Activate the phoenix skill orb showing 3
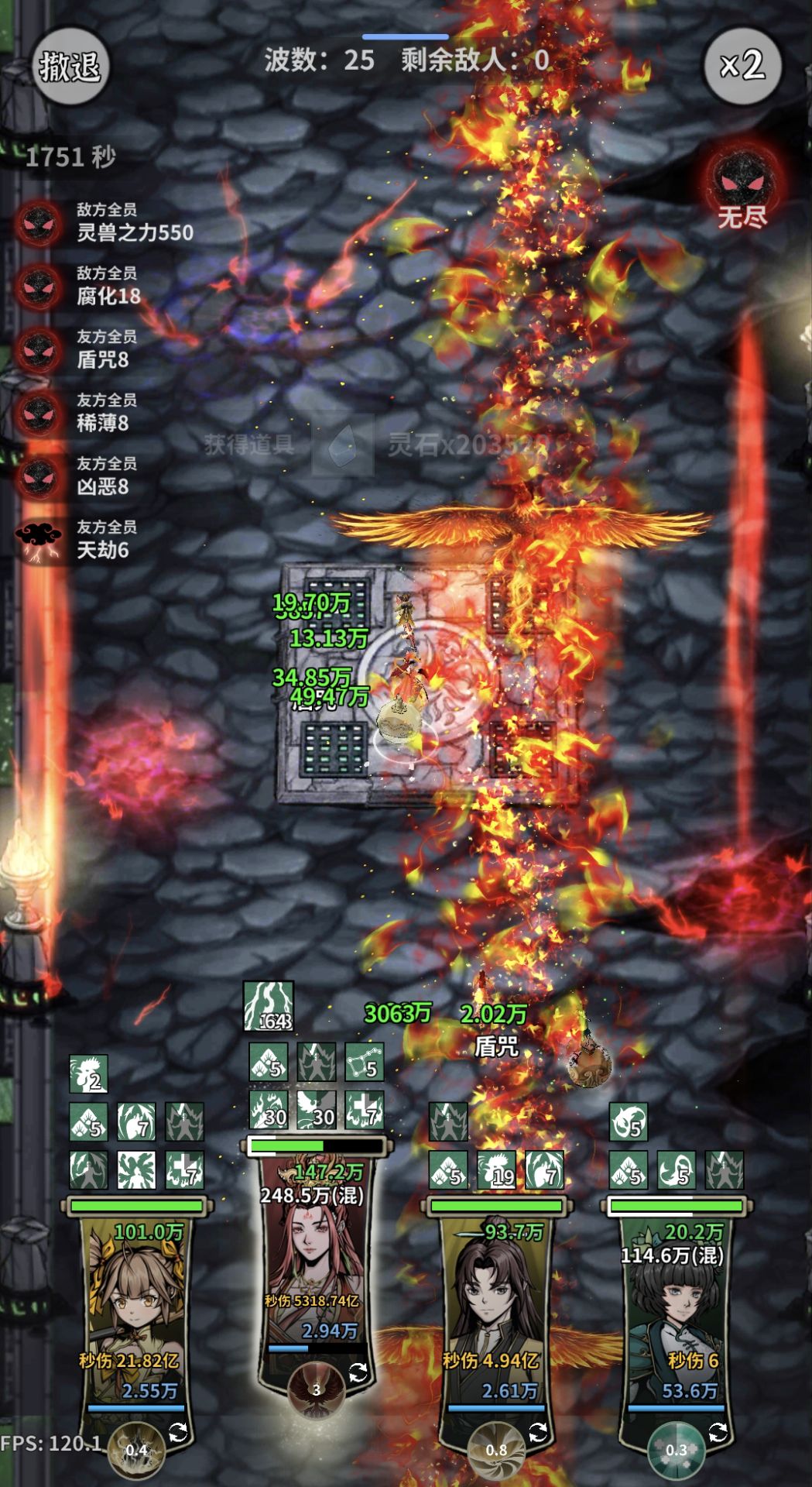Viewport: 812px width, 1487px height. coord(316,1390)
